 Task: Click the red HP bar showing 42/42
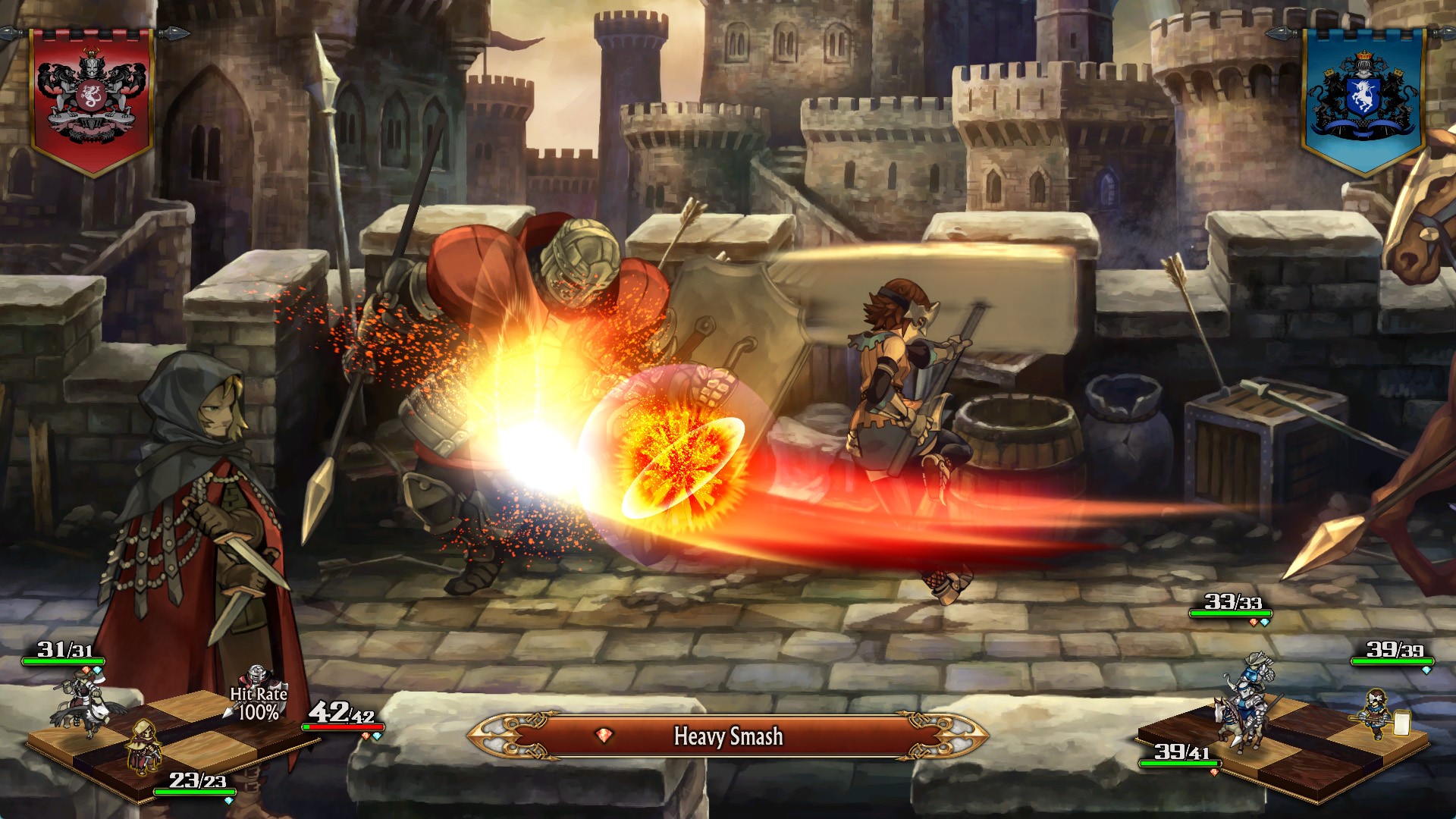[x=343, y=727]
